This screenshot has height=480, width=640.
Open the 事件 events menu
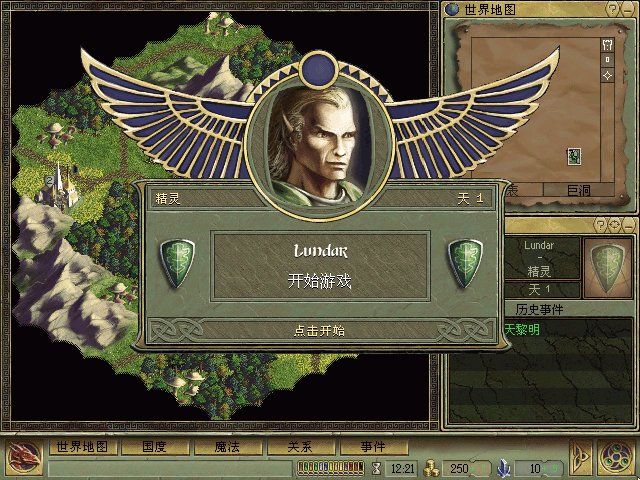click(373, 447)
